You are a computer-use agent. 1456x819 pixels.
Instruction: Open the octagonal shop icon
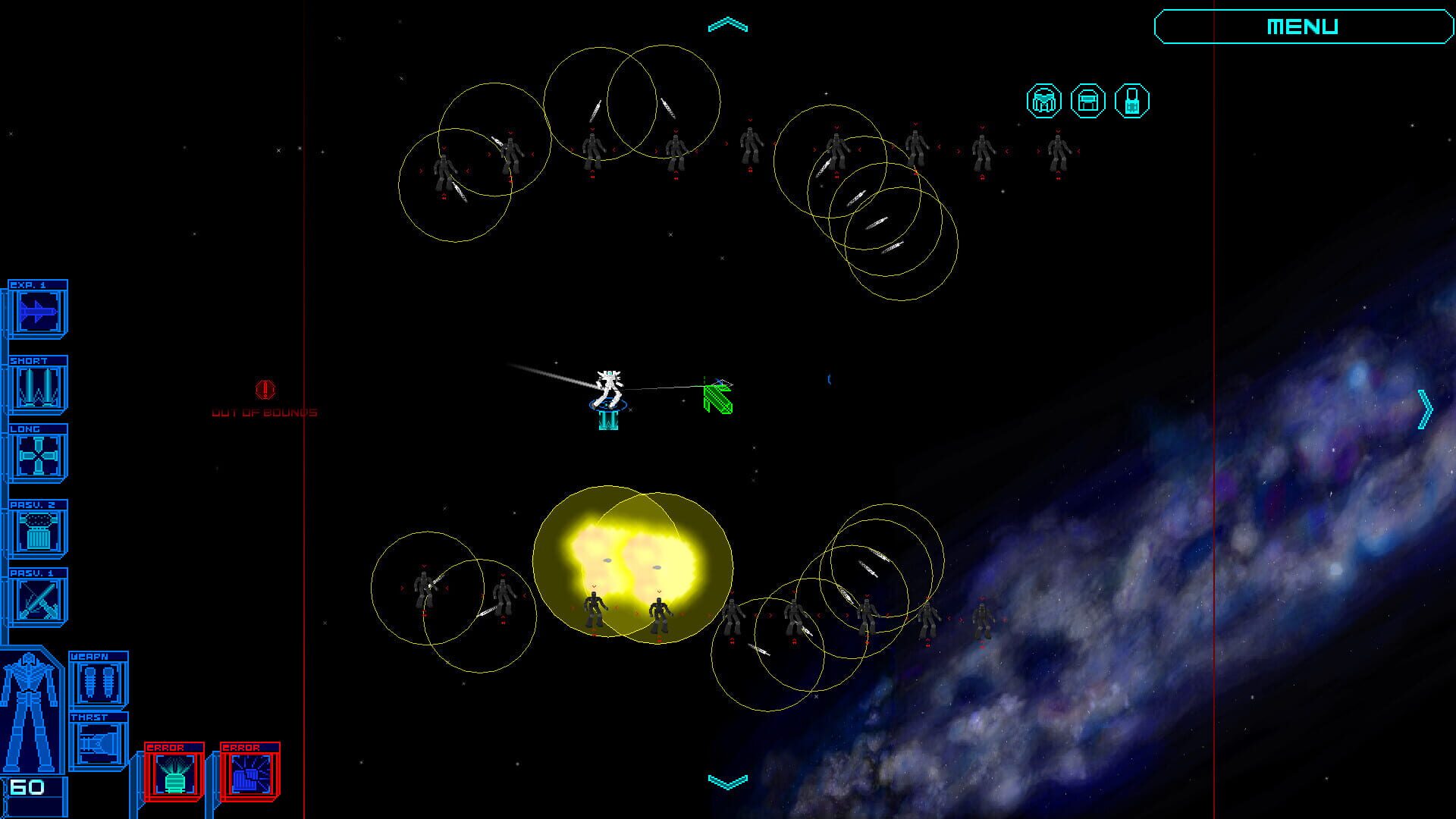coord(1088,101)
